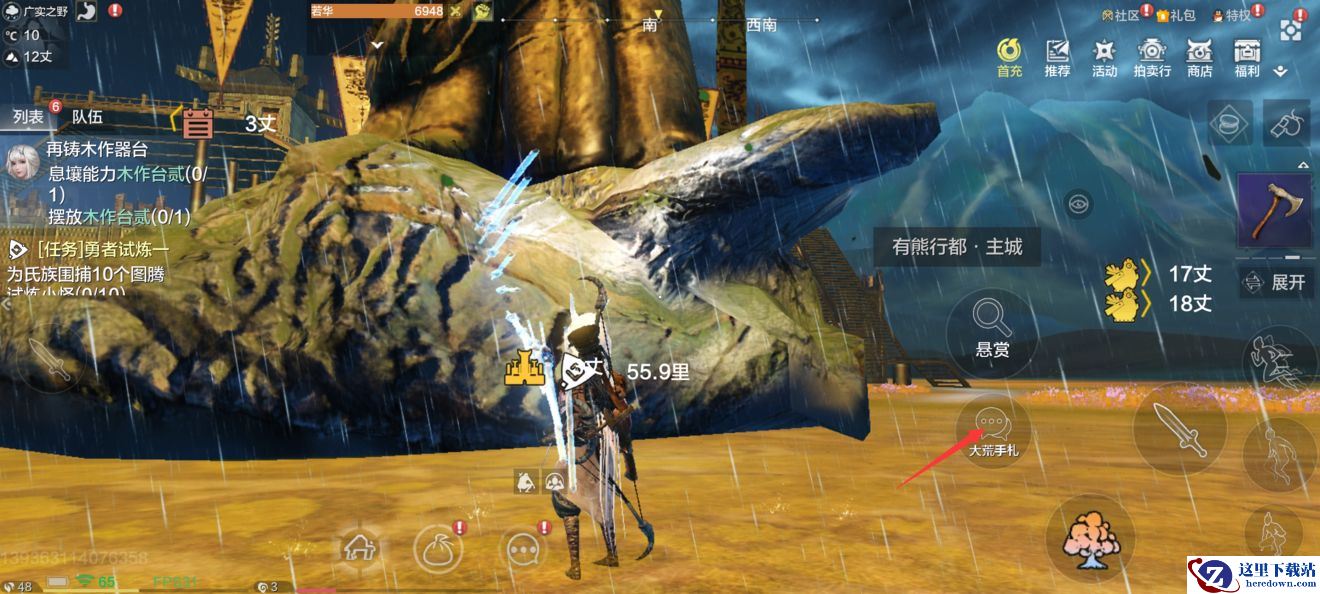Screen dimensions: 1320x594
Task: Open the chat bubble button at bottom
Action: 523,548
